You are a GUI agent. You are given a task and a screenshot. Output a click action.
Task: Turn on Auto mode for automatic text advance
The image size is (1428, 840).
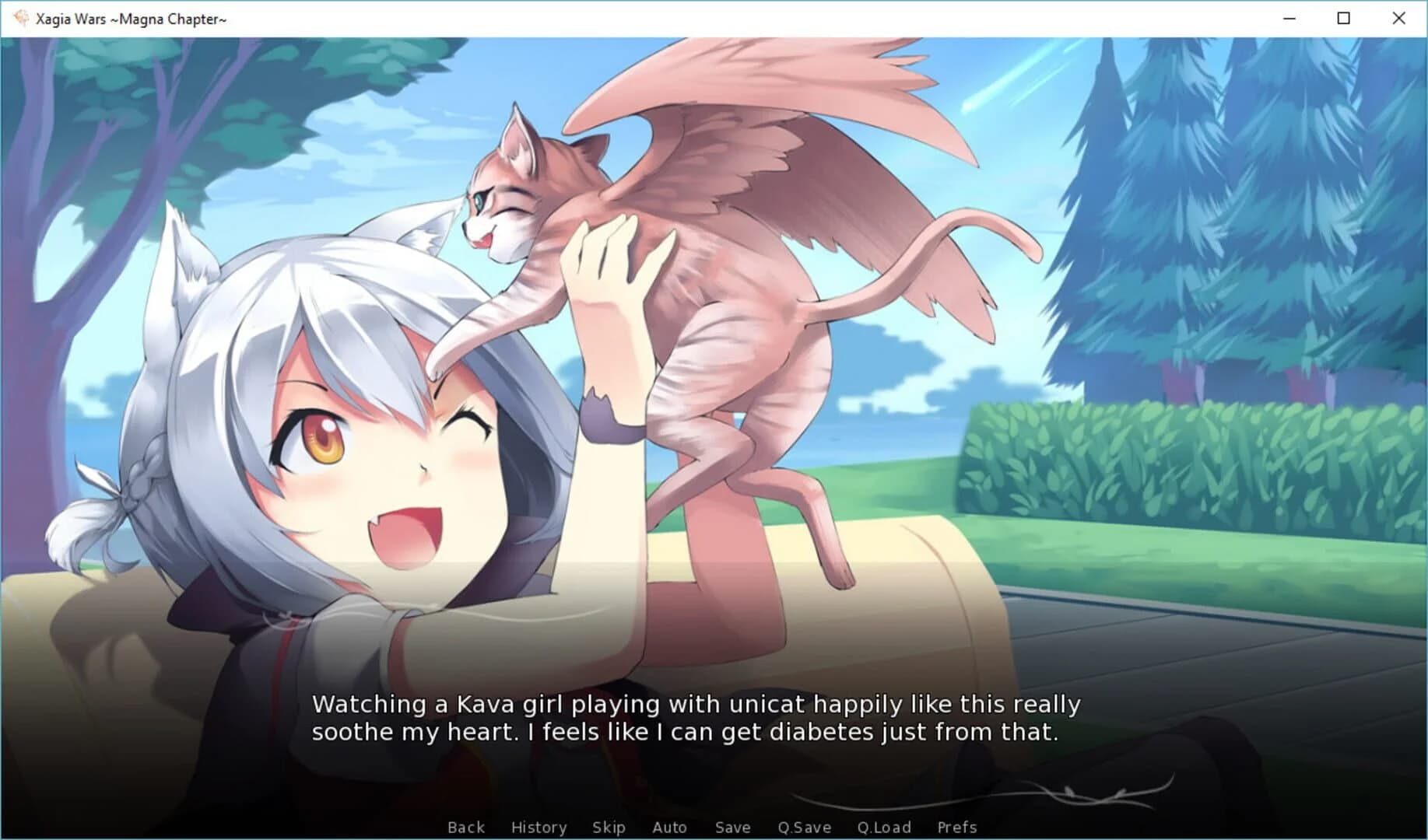[x=669, y=827]
